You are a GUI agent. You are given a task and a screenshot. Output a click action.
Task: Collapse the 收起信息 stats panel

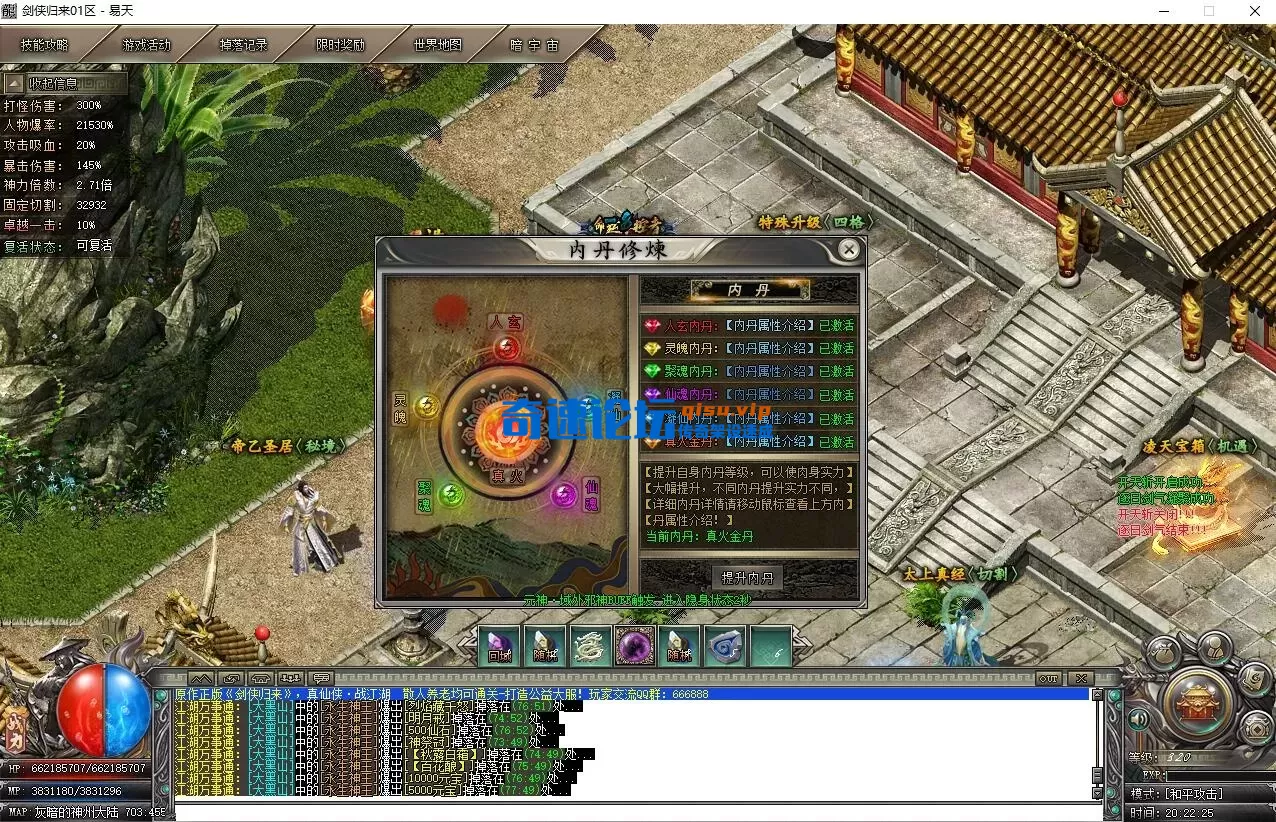[52, 84]
